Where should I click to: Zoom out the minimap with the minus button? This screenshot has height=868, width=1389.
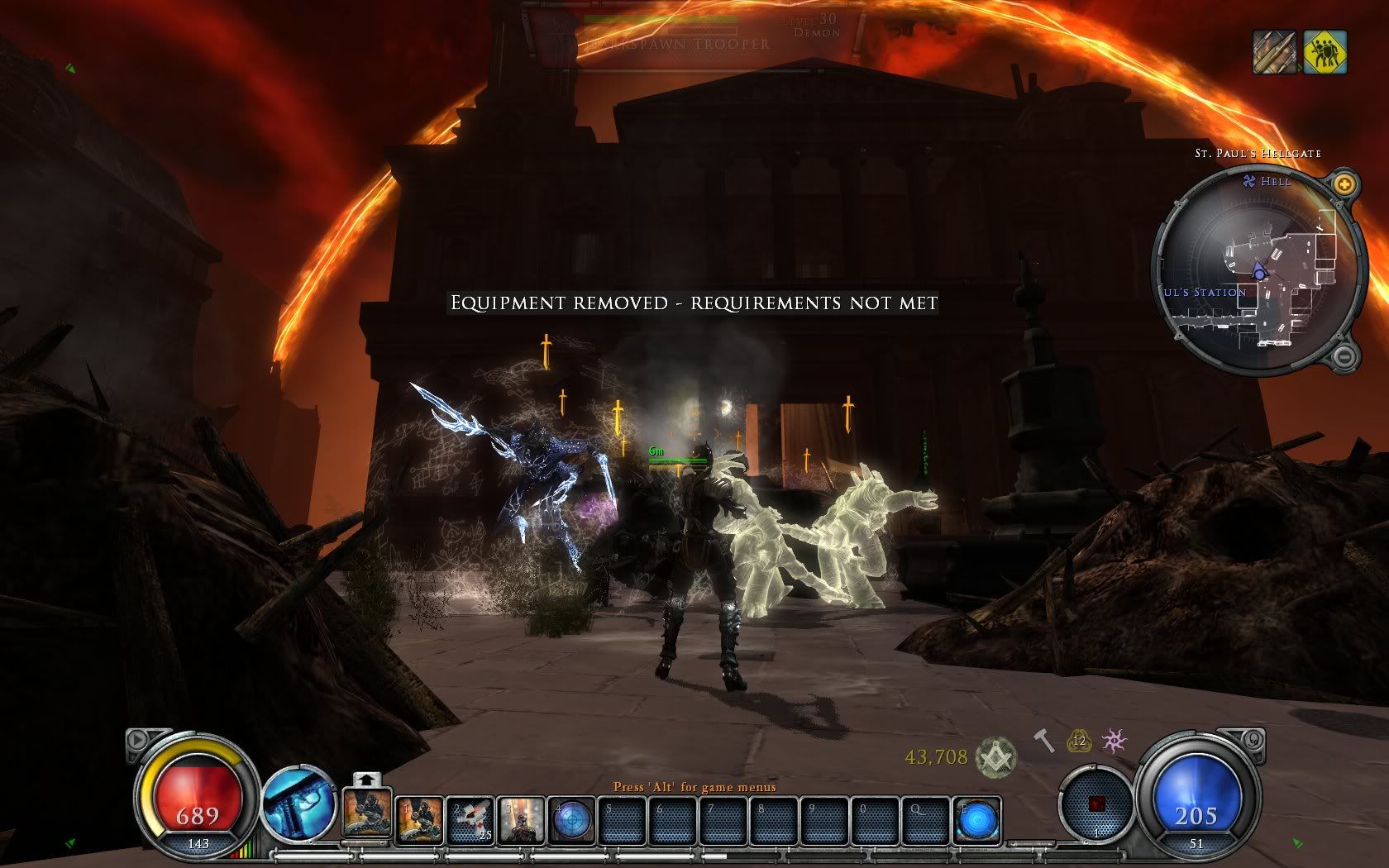[x=1344, y=356]
